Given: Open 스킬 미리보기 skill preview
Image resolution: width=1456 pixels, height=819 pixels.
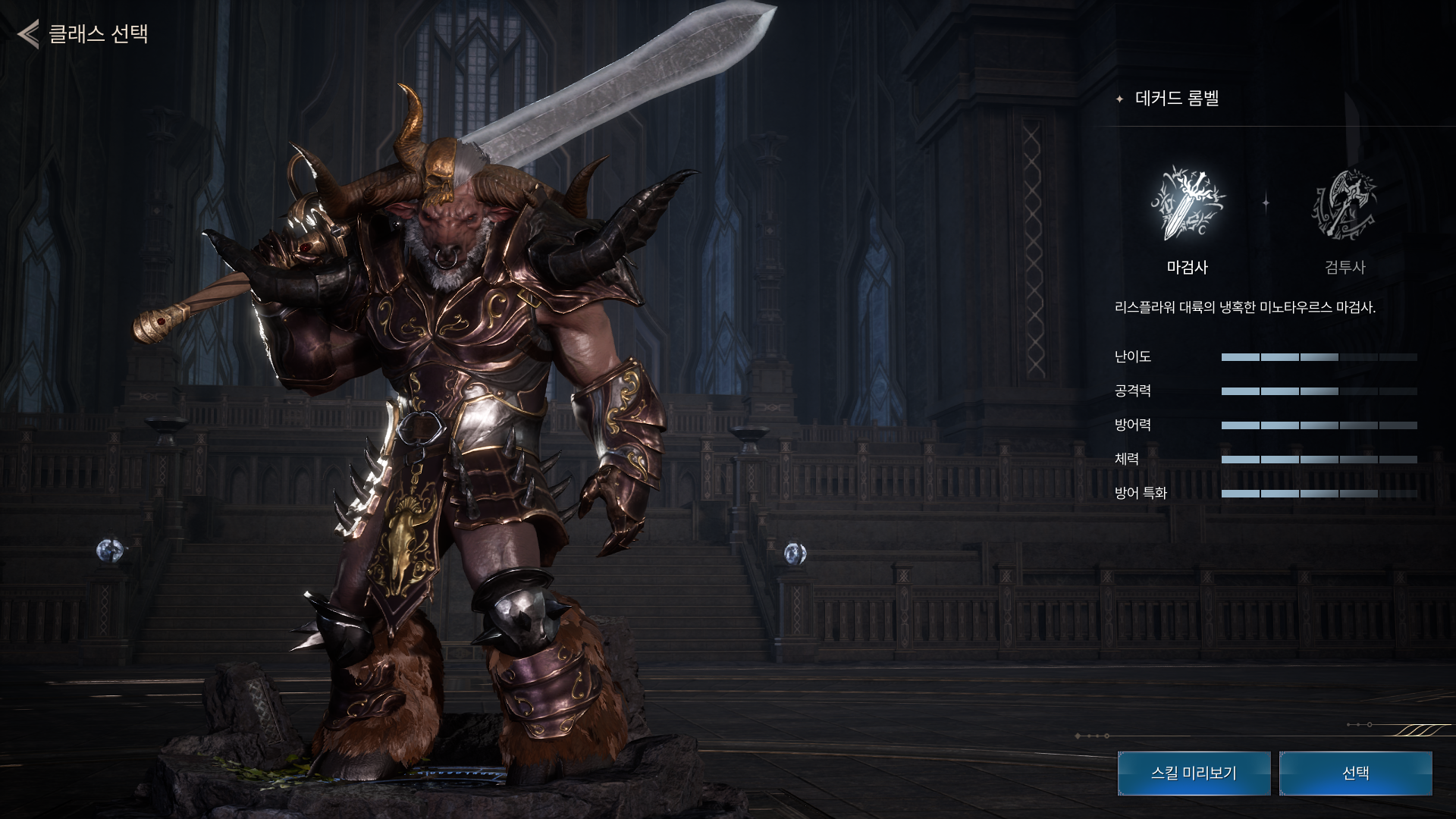Looking at the screenshot, I should point(1194,773).
